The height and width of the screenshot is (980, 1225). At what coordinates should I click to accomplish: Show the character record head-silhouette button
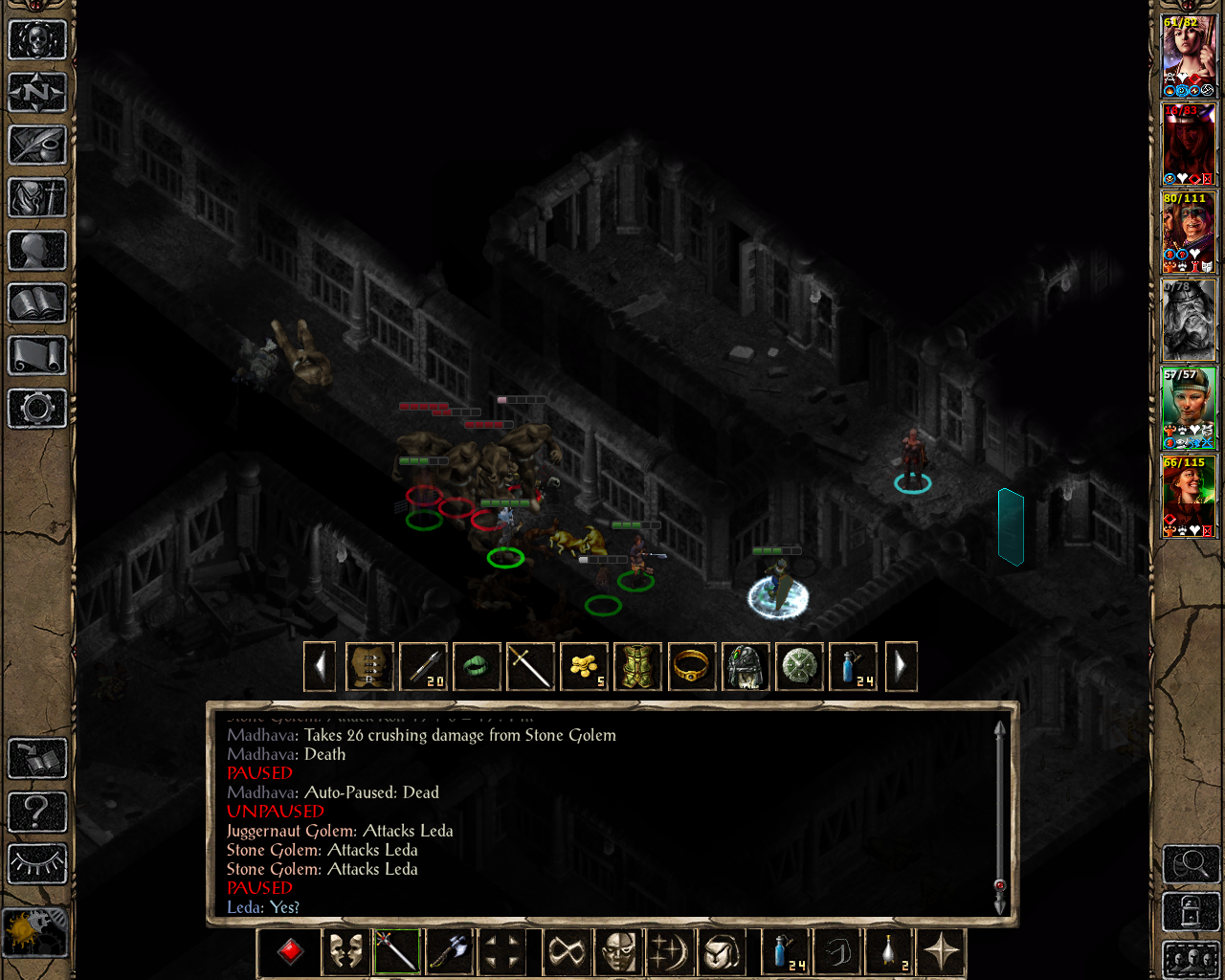point(37,251)
